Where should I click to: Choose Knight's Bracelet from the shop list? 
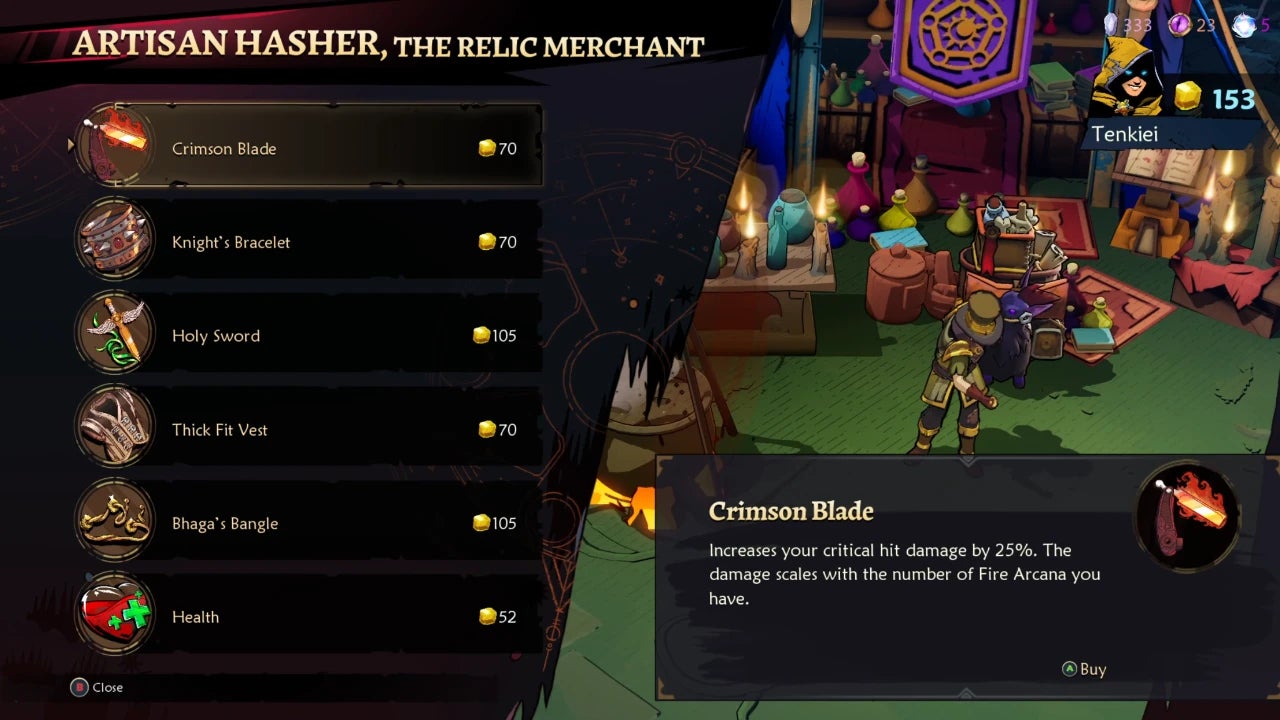[310, 242]
